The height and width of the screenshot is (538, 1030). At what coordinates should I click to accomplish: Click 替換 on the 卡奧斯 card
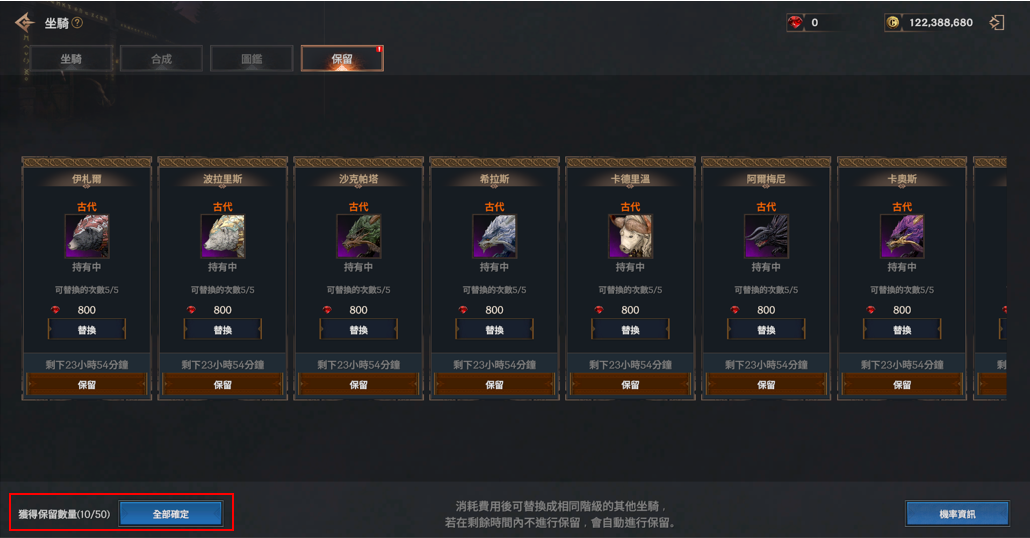pos(902,330)
